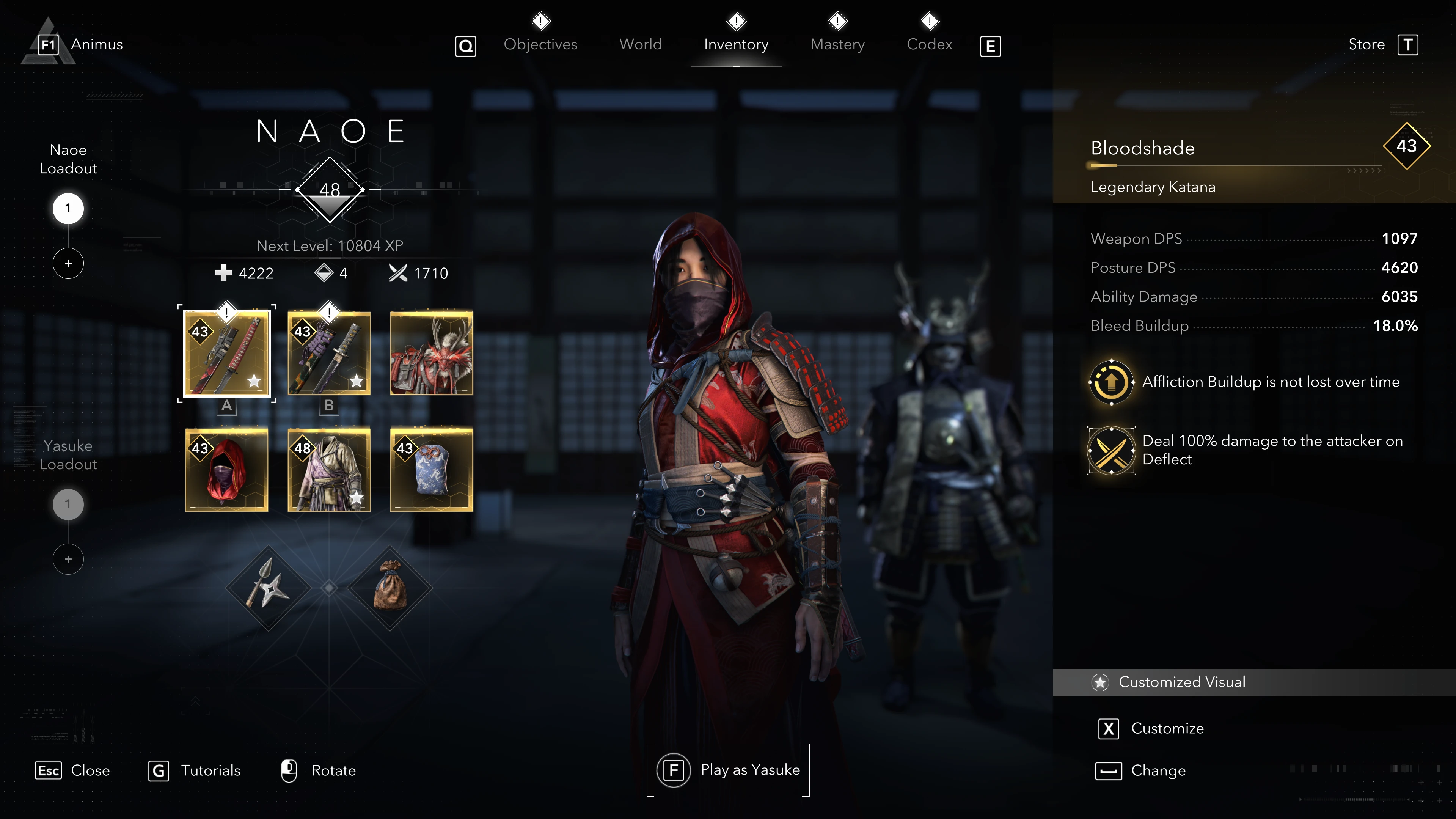Select the red hood headgear slot

(227, 470)
